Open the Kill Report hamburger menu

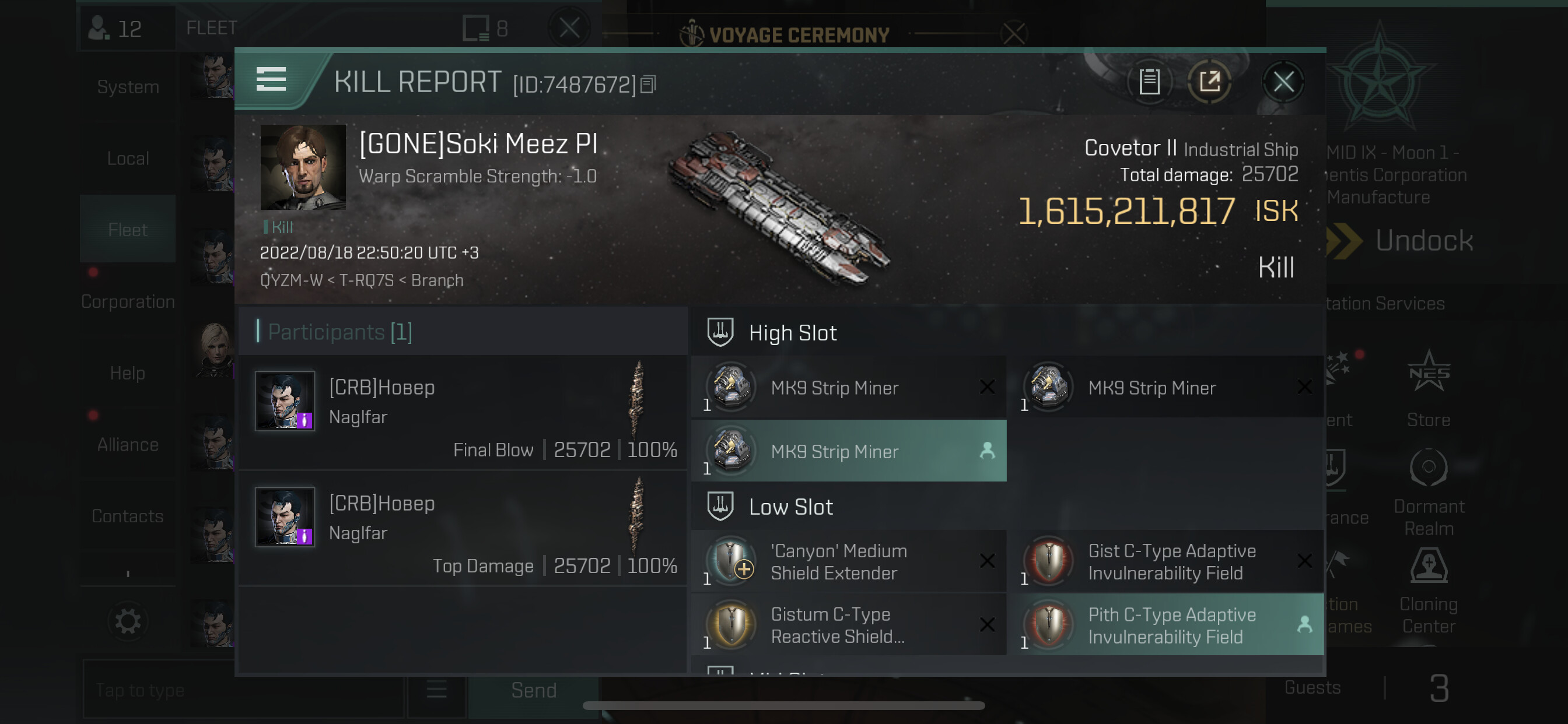click(x=271, y=80)
